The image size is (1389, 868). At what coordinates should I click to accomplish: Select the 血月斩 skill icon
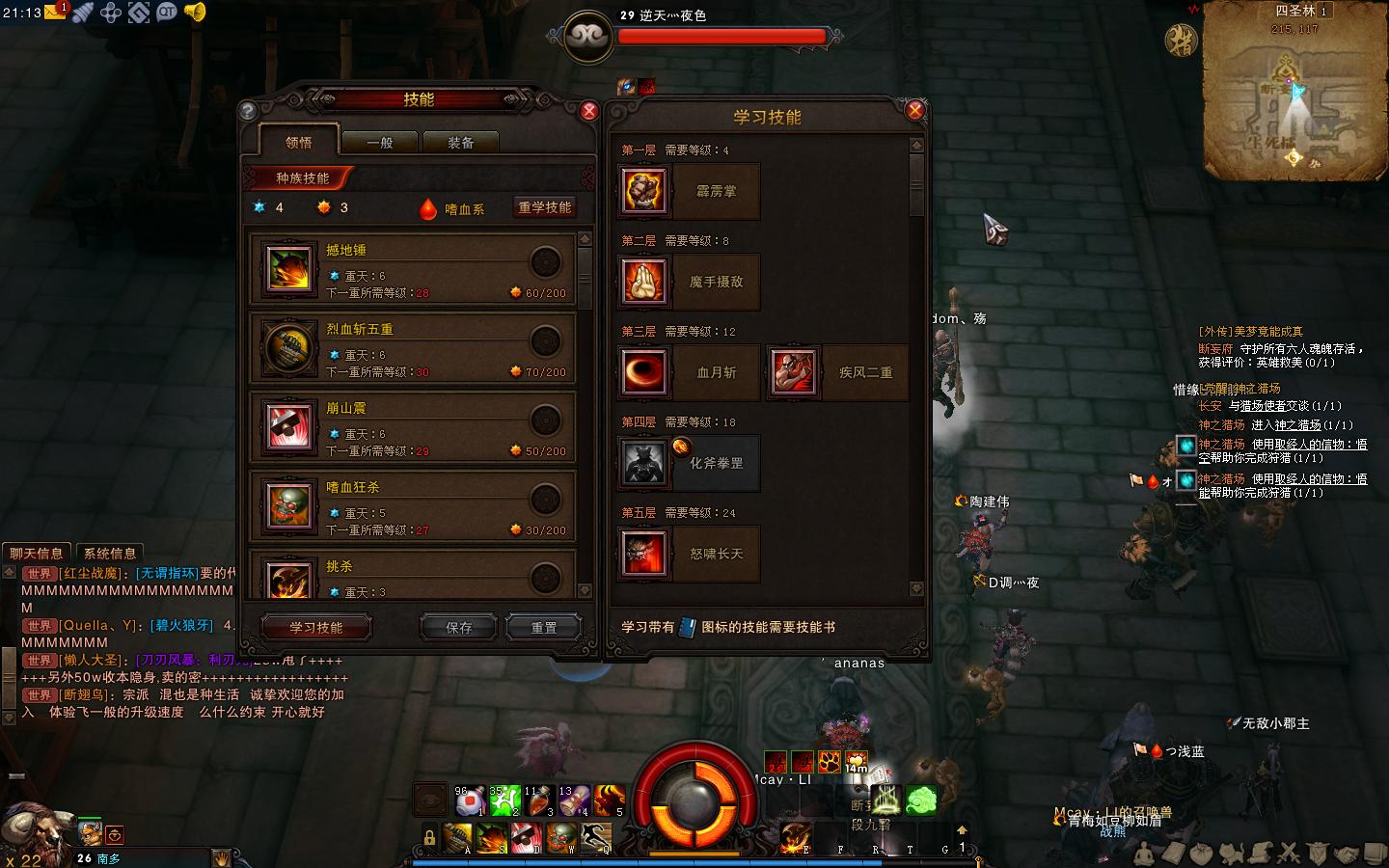[644, 372]
